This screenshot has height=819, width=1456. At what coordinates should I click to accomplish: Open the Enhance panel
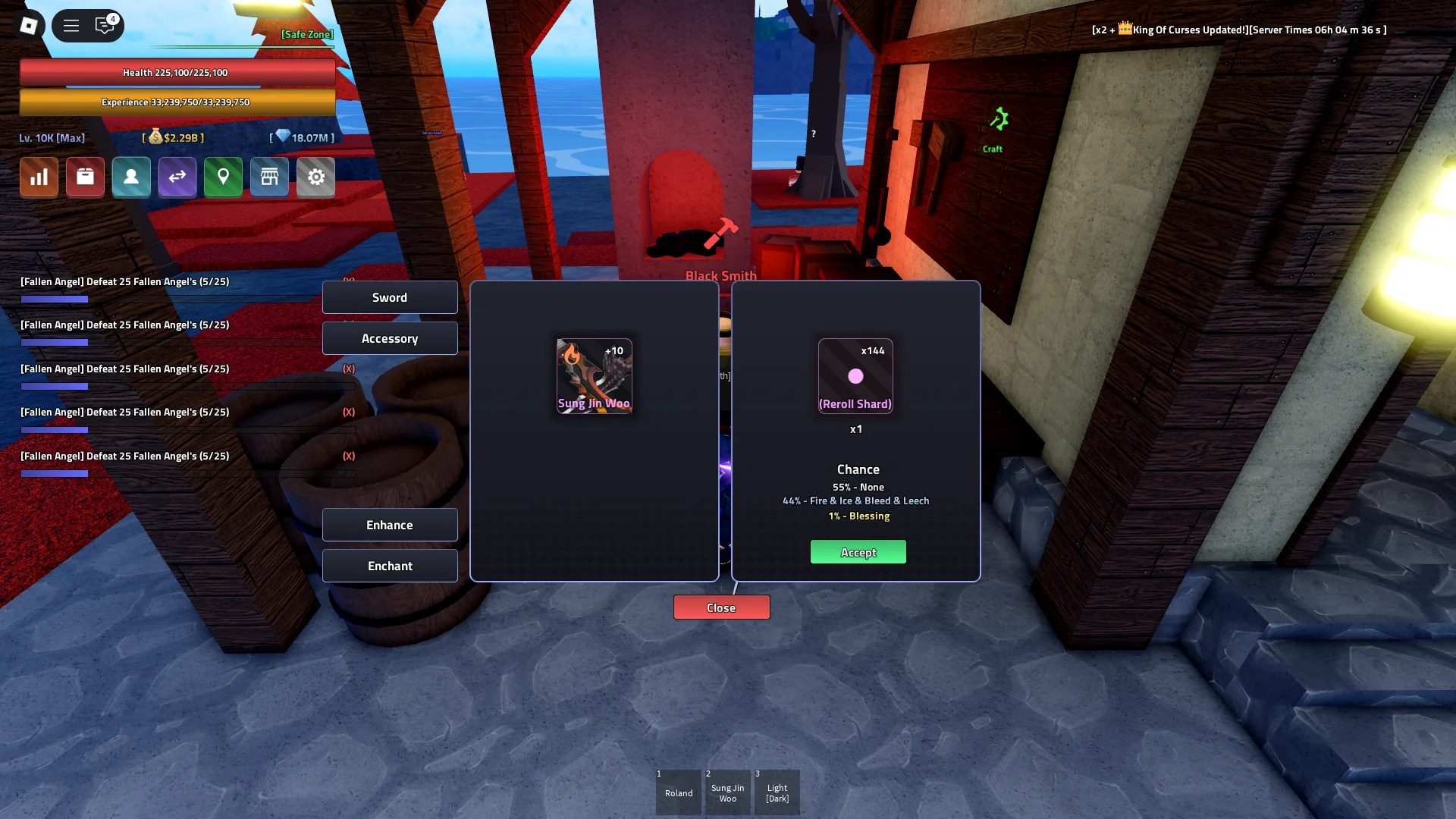[390, 524]
